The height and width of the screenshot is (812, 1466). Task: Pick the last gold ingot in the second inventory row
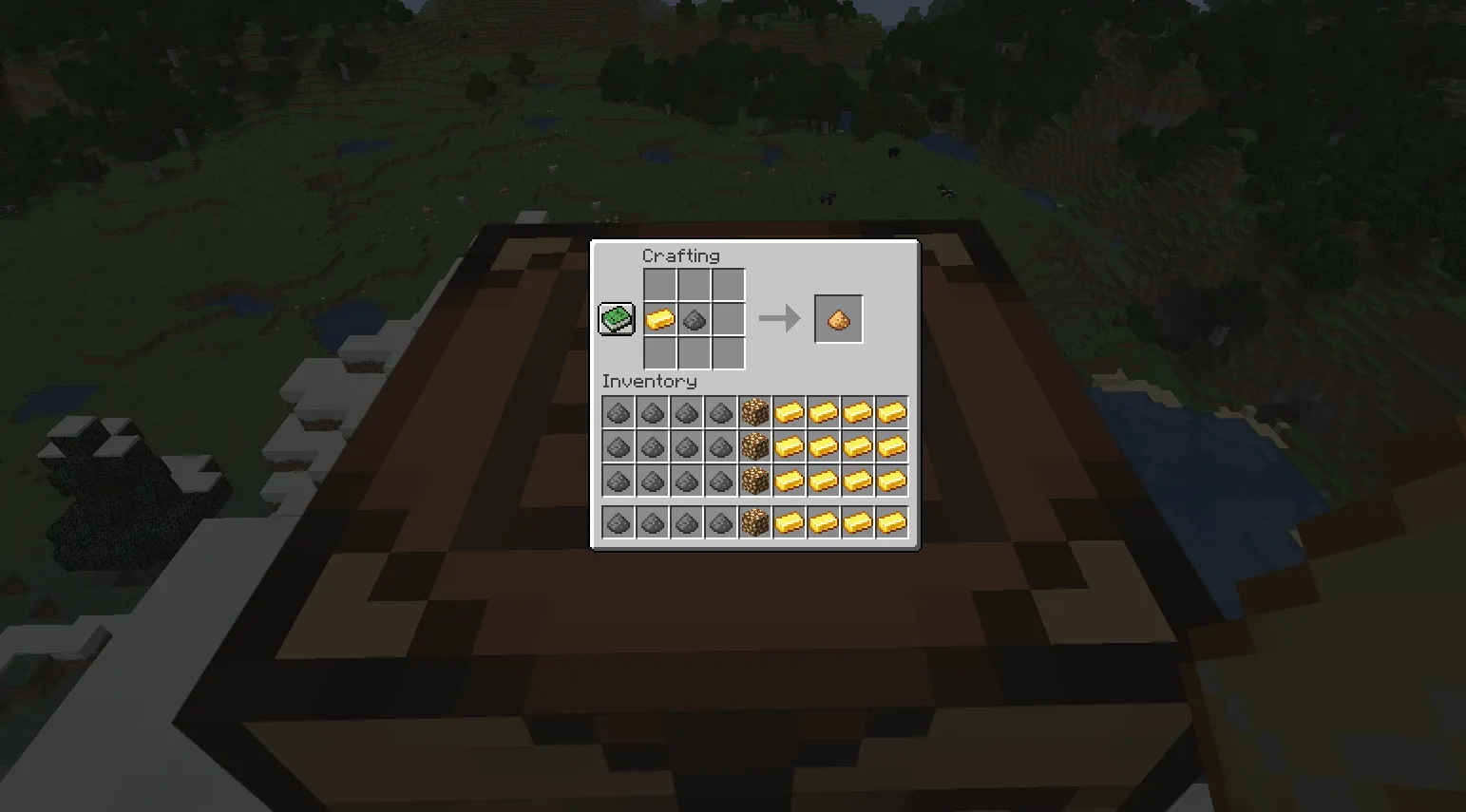click(x=890, y=446)
